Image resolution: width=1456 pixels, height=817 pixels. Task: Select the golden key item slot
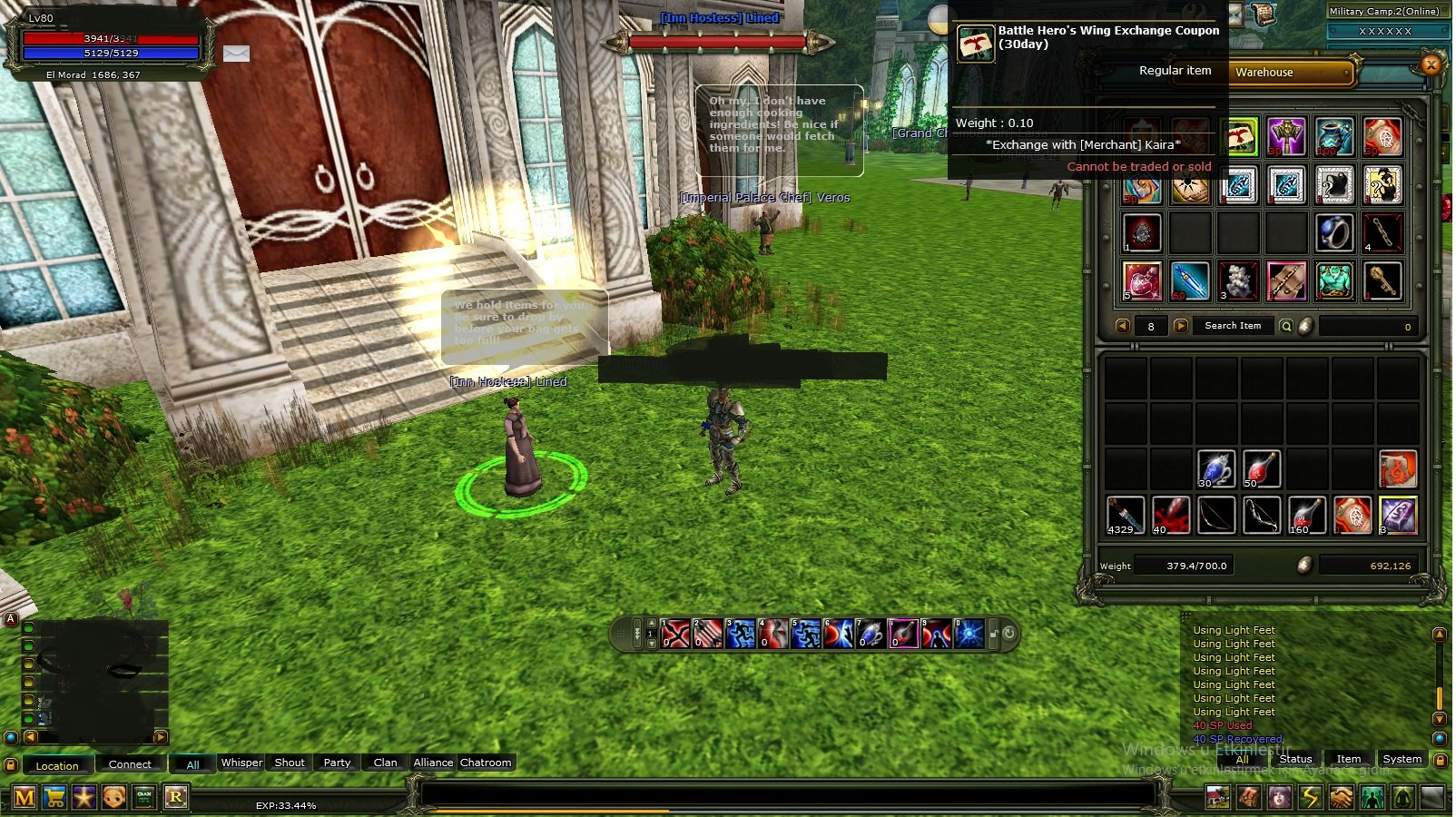1382,281
